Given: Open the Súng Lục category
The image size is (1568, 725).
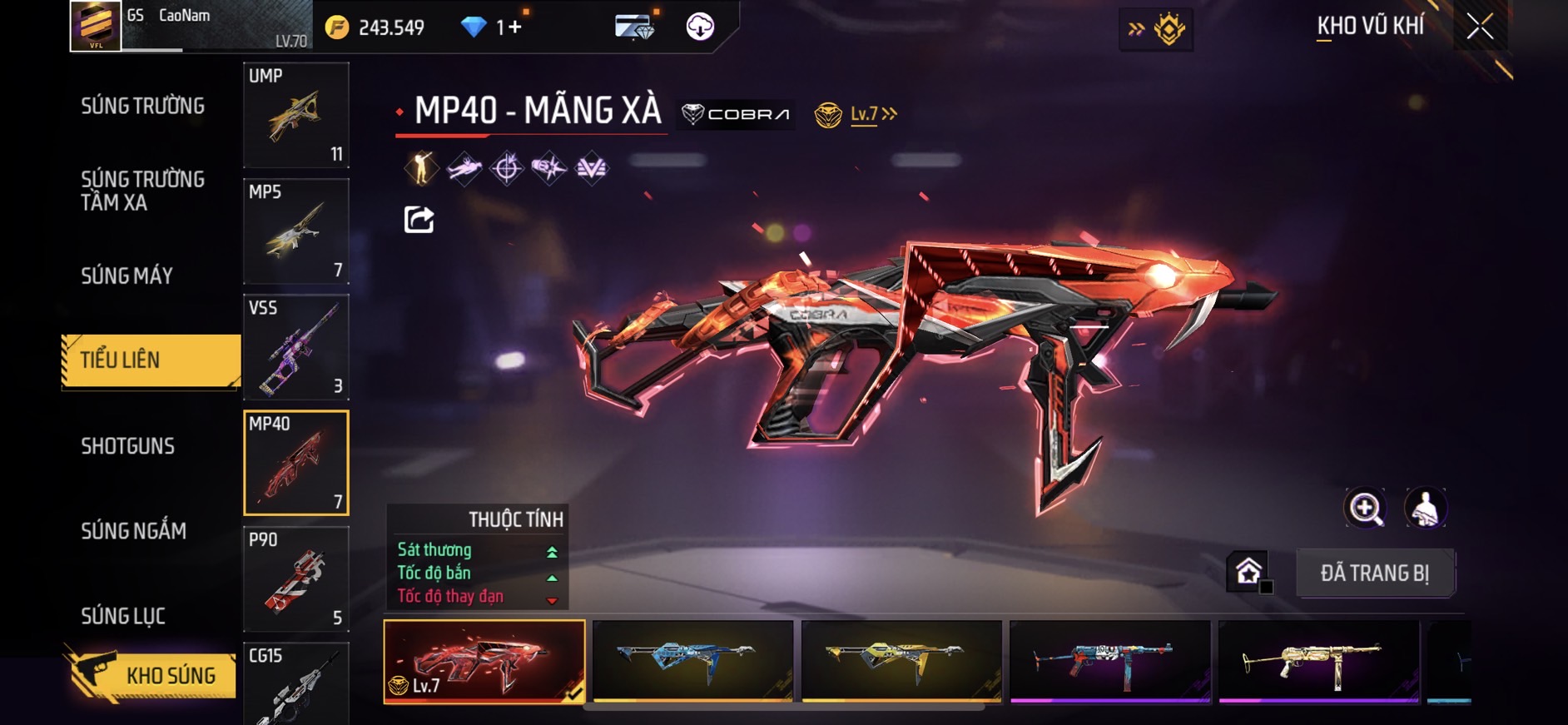Looking at the screenshot, I should [123, 616].
